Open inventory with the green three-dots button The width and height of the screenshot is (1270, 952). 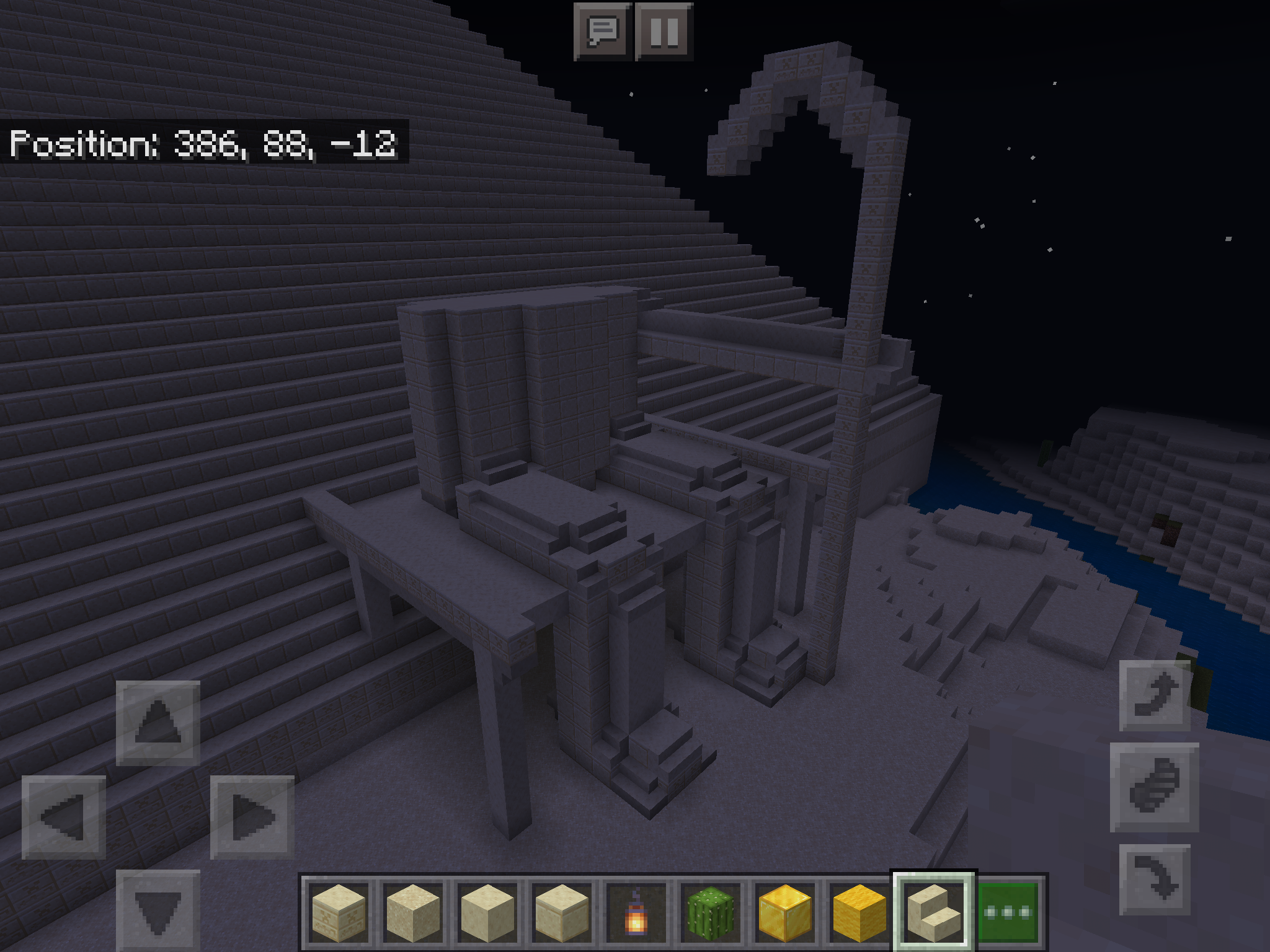[1008, 911]
